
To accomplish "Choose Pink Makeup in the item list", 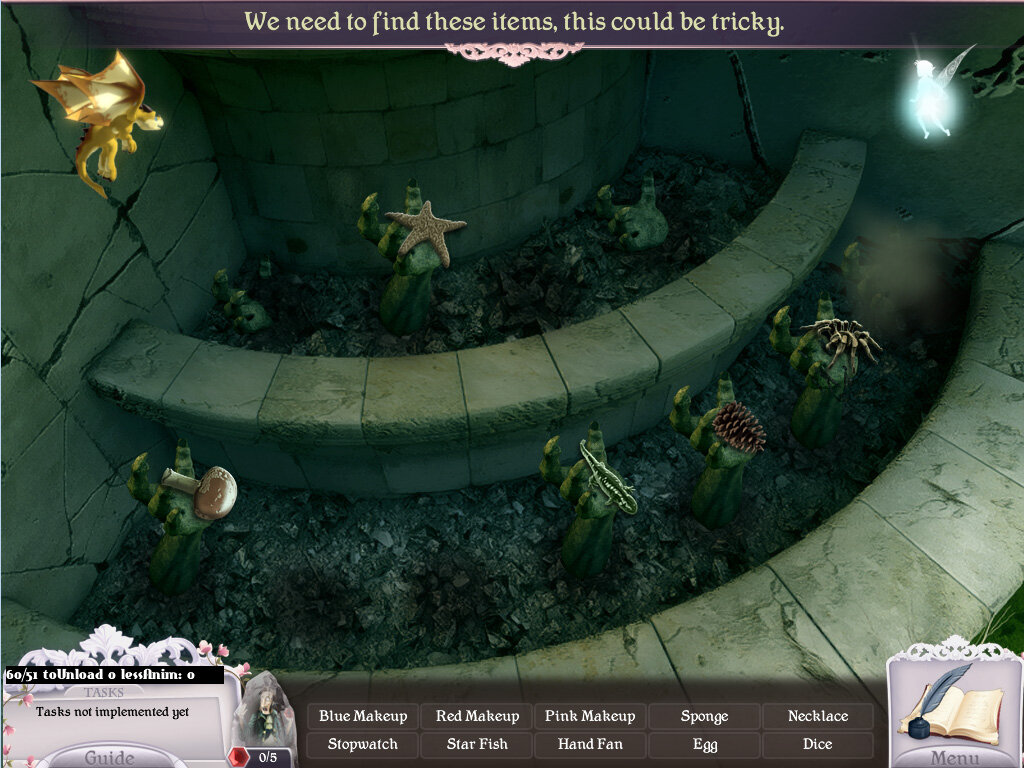I will (590, 716).
